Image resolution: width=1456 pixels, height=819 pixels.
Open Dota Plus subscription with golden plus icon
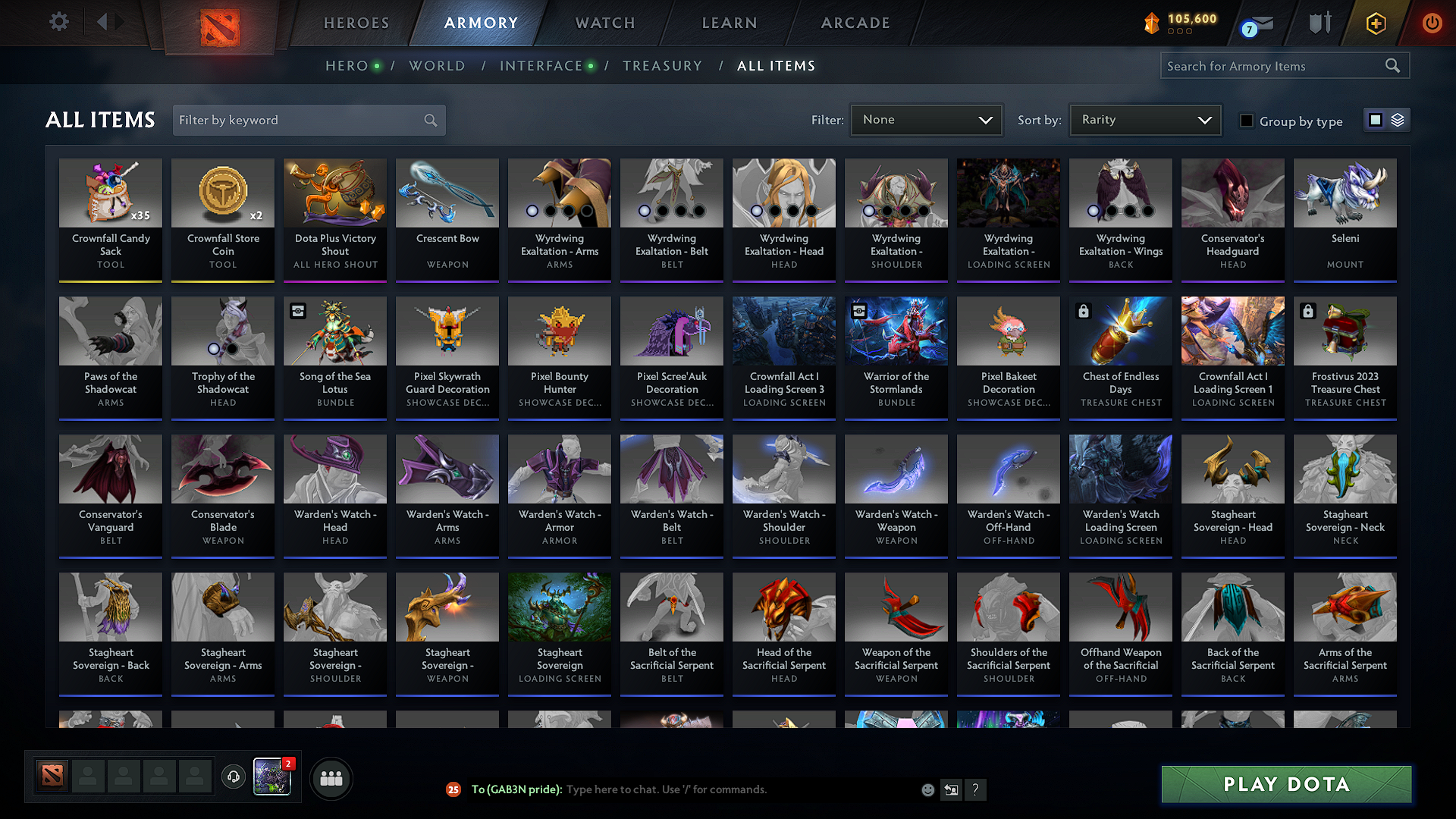tap(1375, 23)
